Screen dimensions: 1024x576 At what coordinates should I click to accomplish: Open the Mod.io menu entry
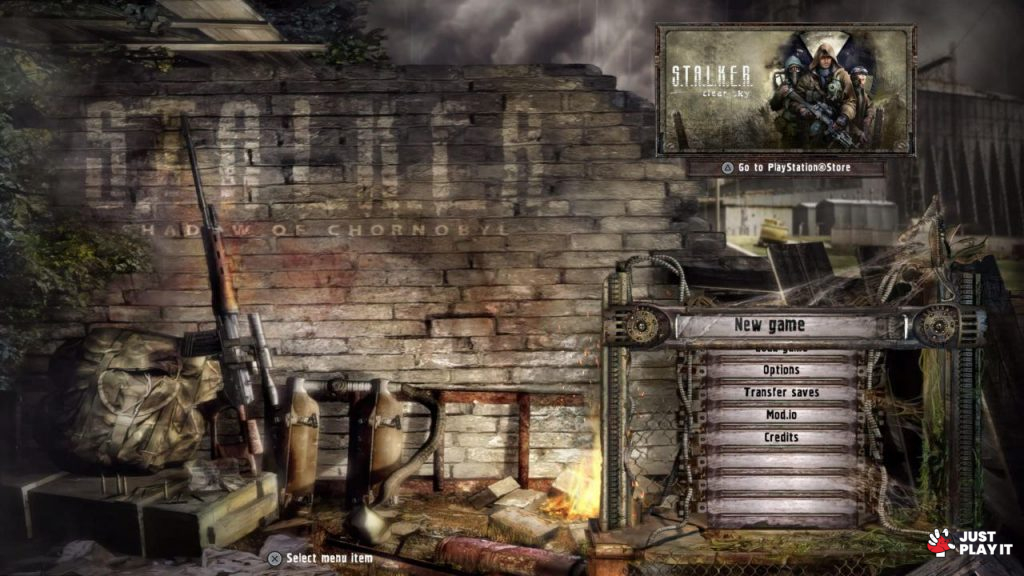click(781, 415)
